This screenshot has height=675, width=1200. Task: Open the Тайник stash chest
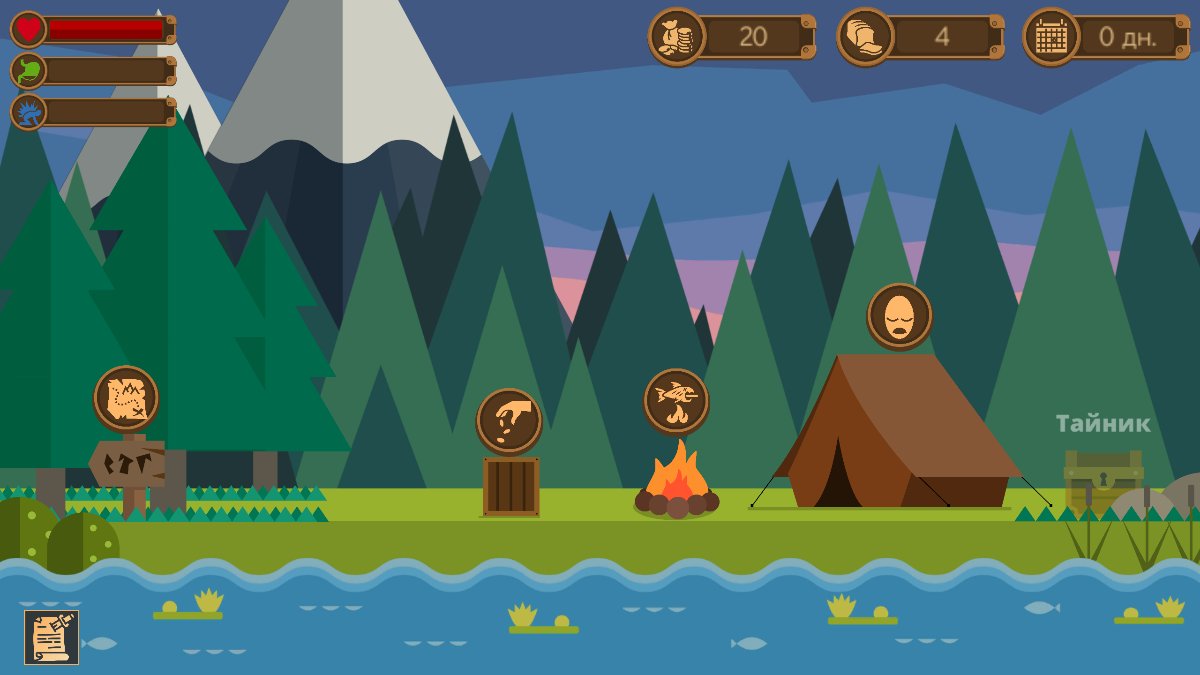(1103, 480)
